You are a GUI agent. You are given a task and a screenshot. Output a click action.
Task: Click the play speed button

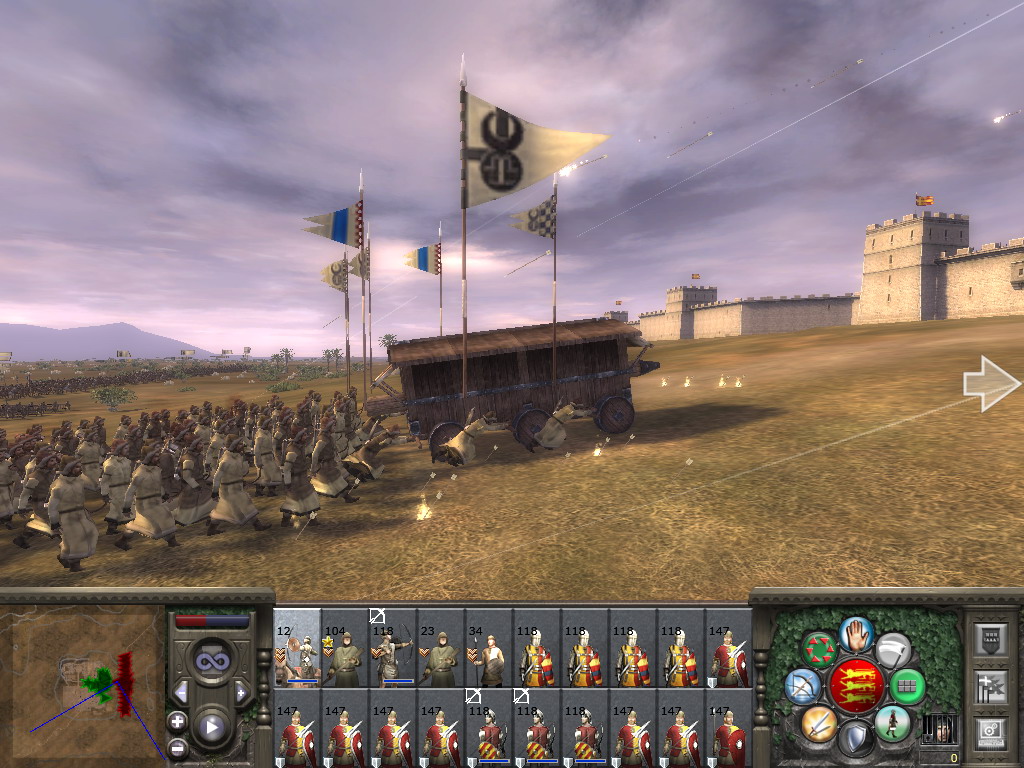point(211,727)
